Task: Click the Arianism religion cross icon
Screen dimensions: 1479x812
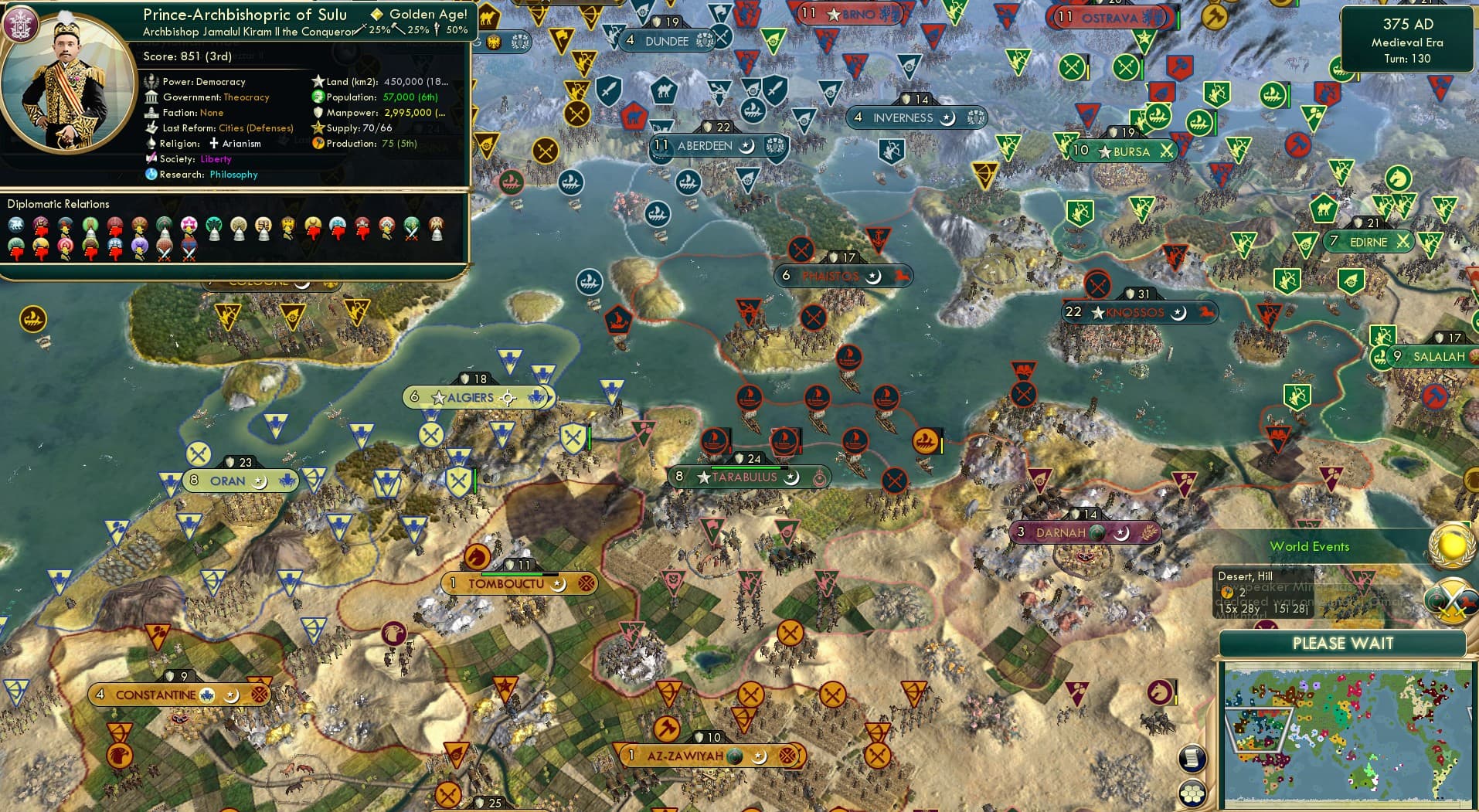Action: tap(212, 143)
